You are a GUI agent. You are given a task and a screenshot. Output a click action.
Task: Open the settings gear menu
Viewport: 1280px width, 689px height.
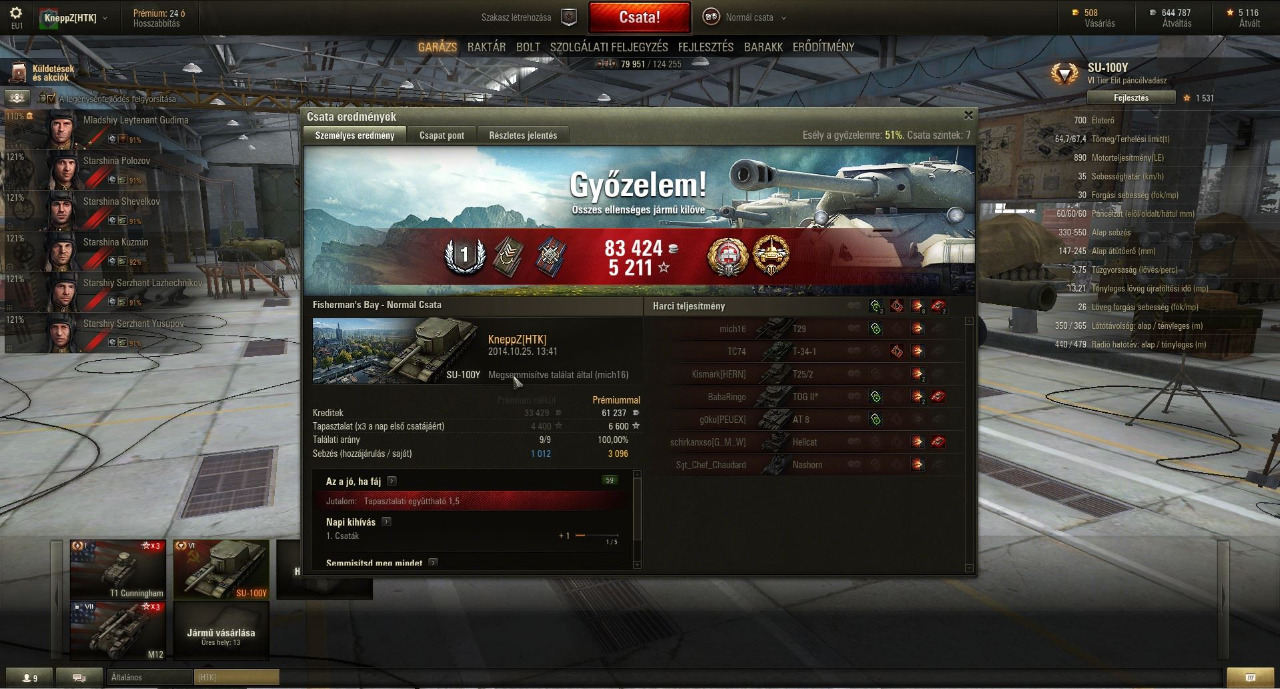[16, 13]
